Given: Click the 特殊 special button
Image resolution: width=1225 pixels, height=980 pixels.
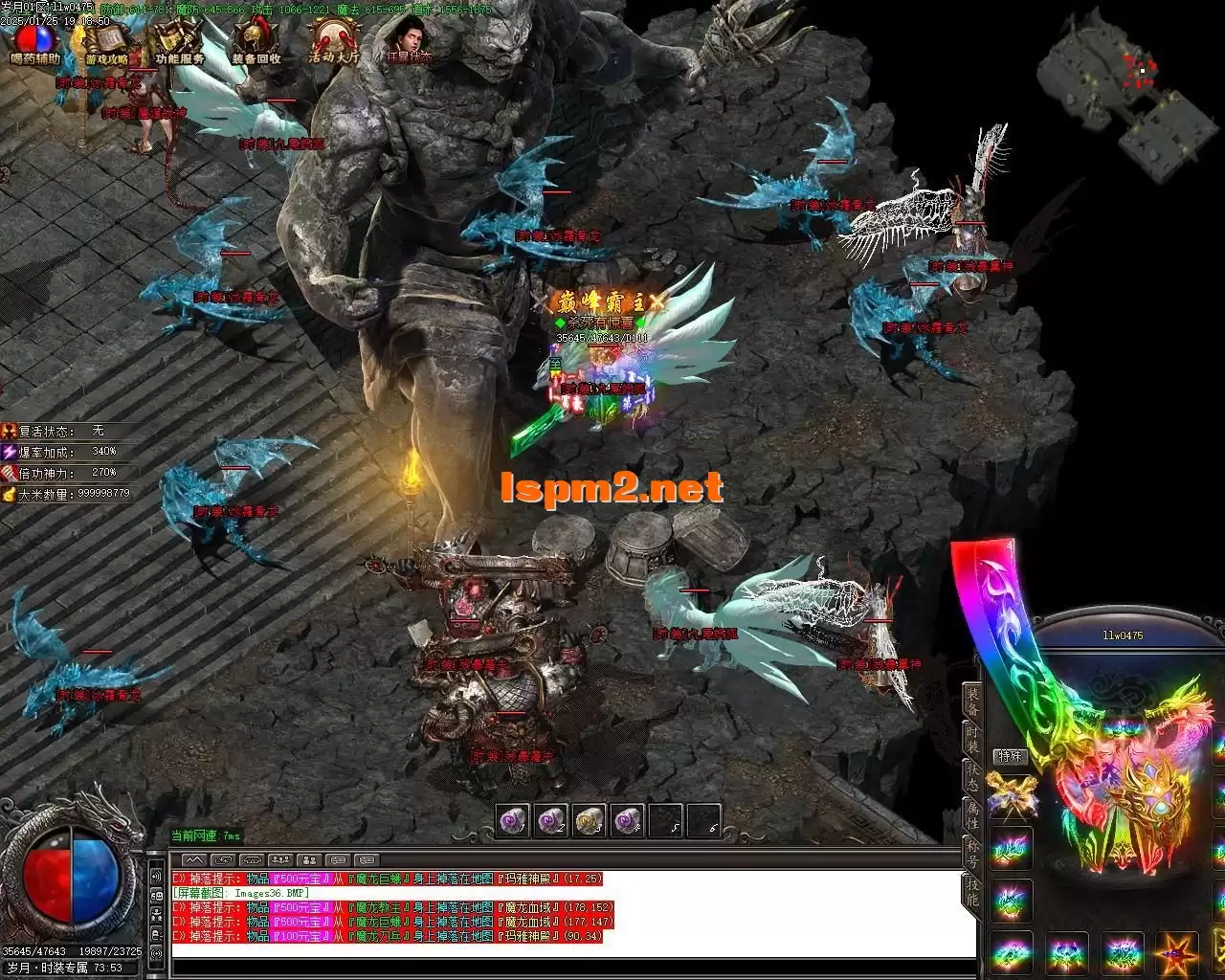Looking at the screenshot, I should [1009, 756].
